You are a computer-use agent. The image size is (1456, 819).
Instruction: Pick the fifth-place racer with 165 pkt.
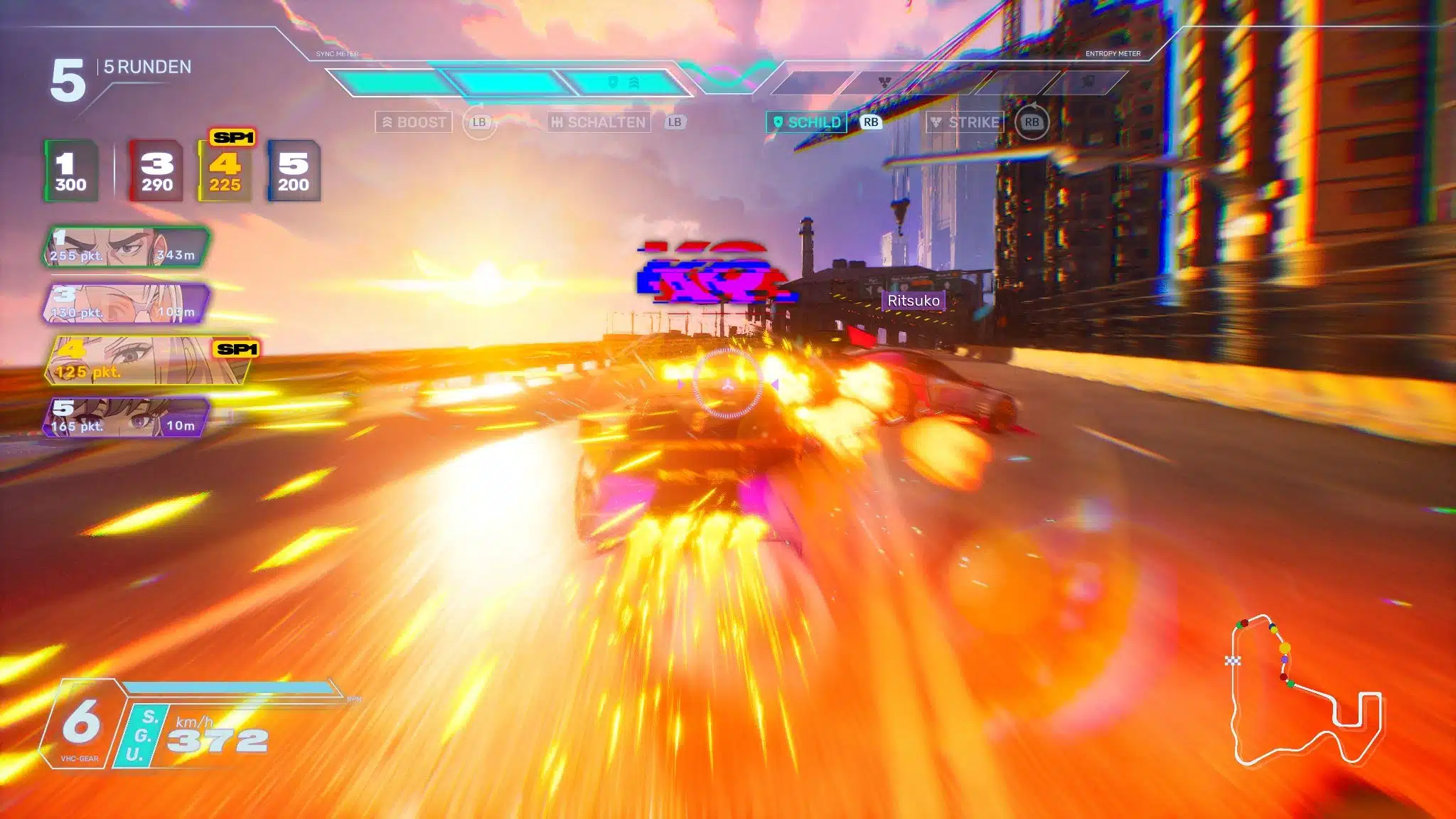(x=126, y=417)
